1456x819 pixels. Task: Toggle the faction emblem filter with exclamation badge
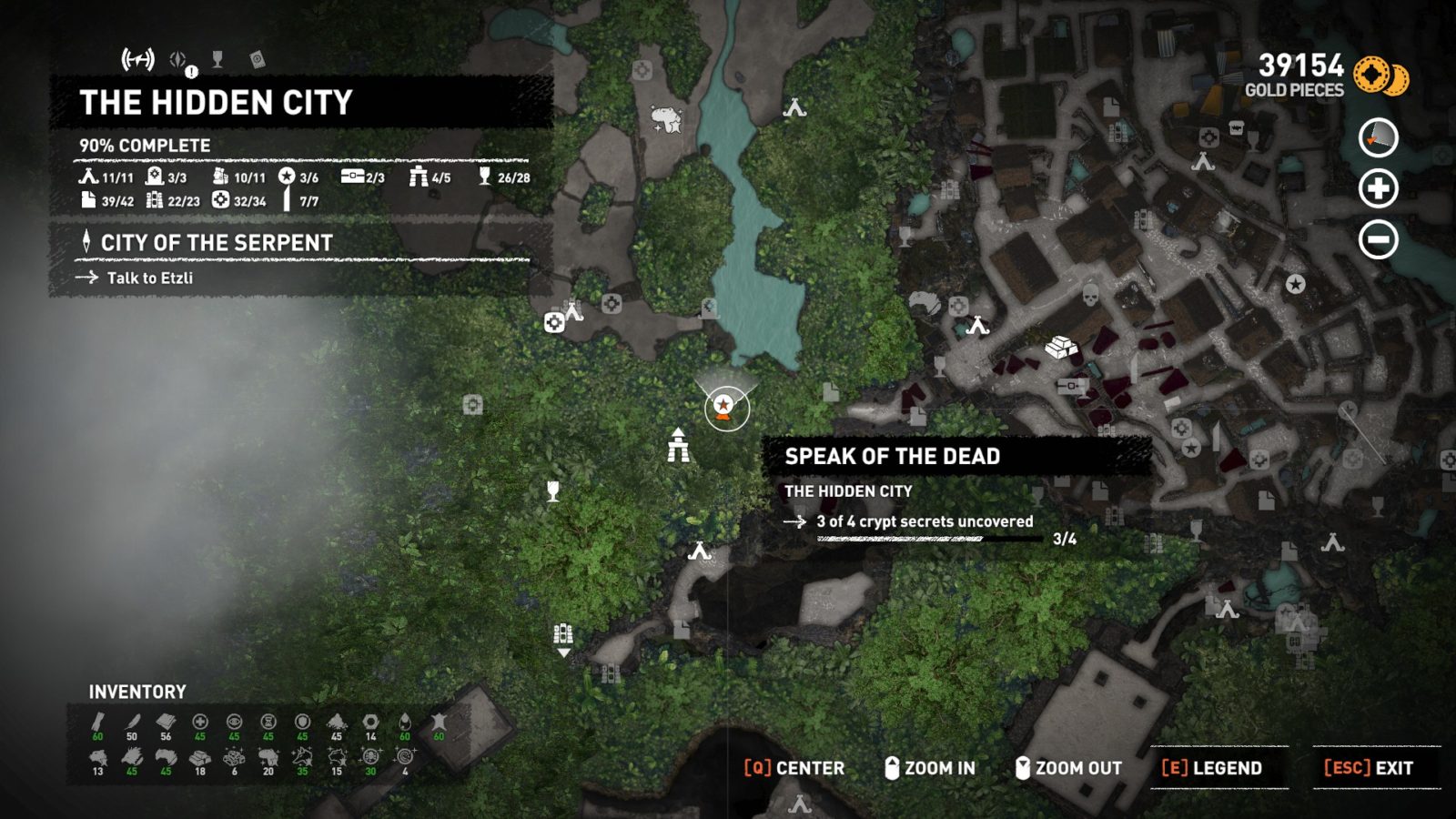(x=178, y=58)
